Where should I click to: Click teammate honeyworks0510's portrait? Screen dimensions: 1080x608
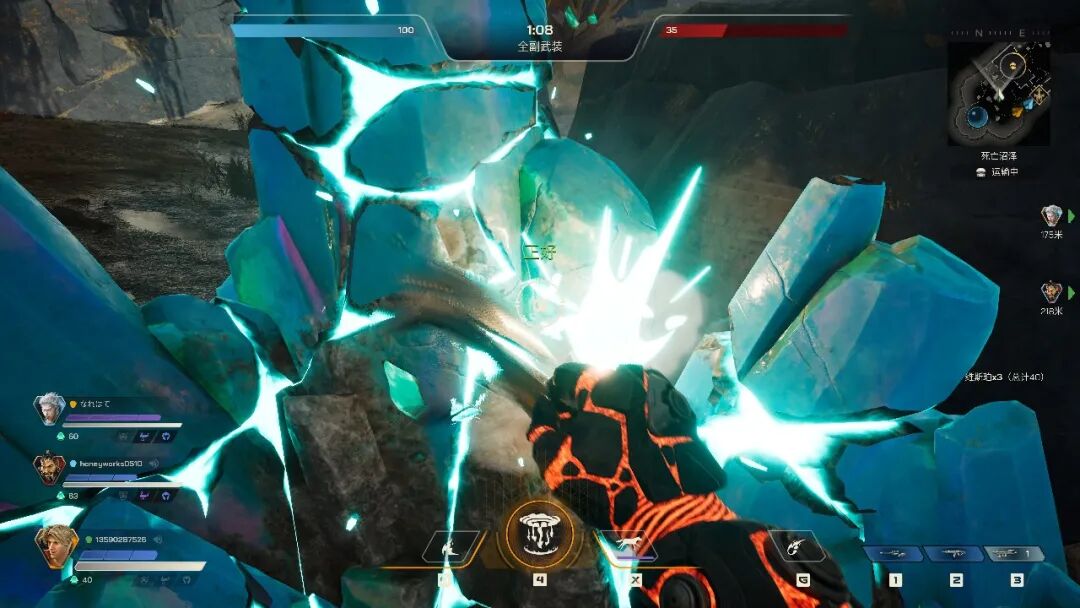50,470
